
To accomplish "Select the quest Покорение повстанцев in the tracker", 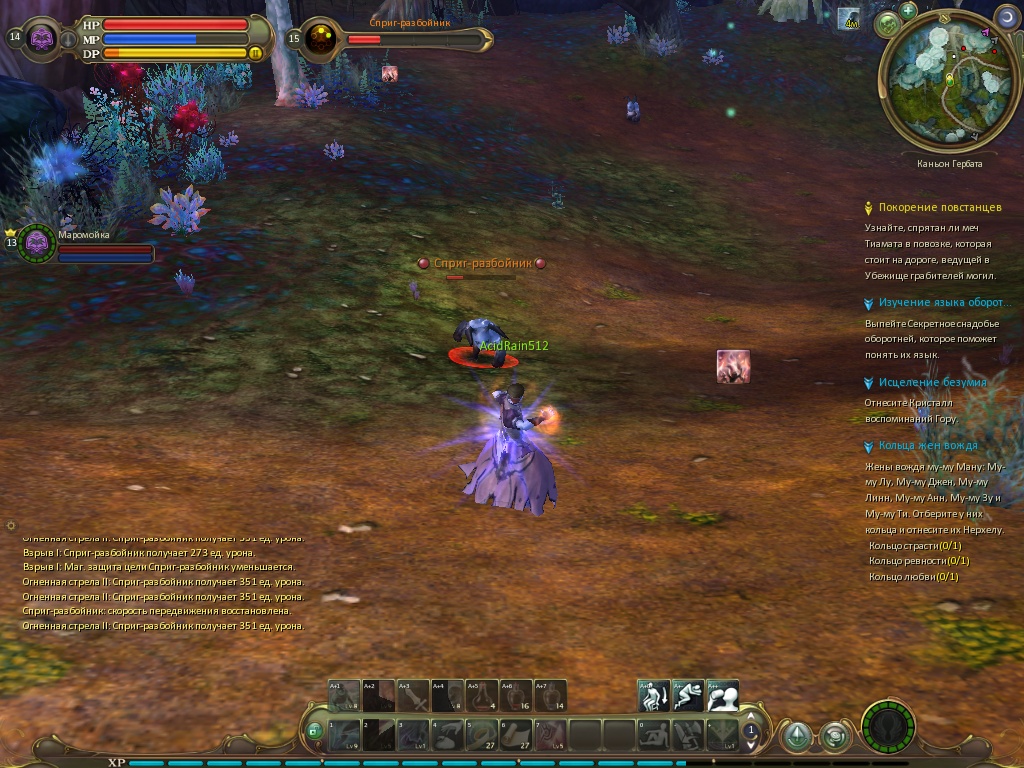I will pos(939,207).
